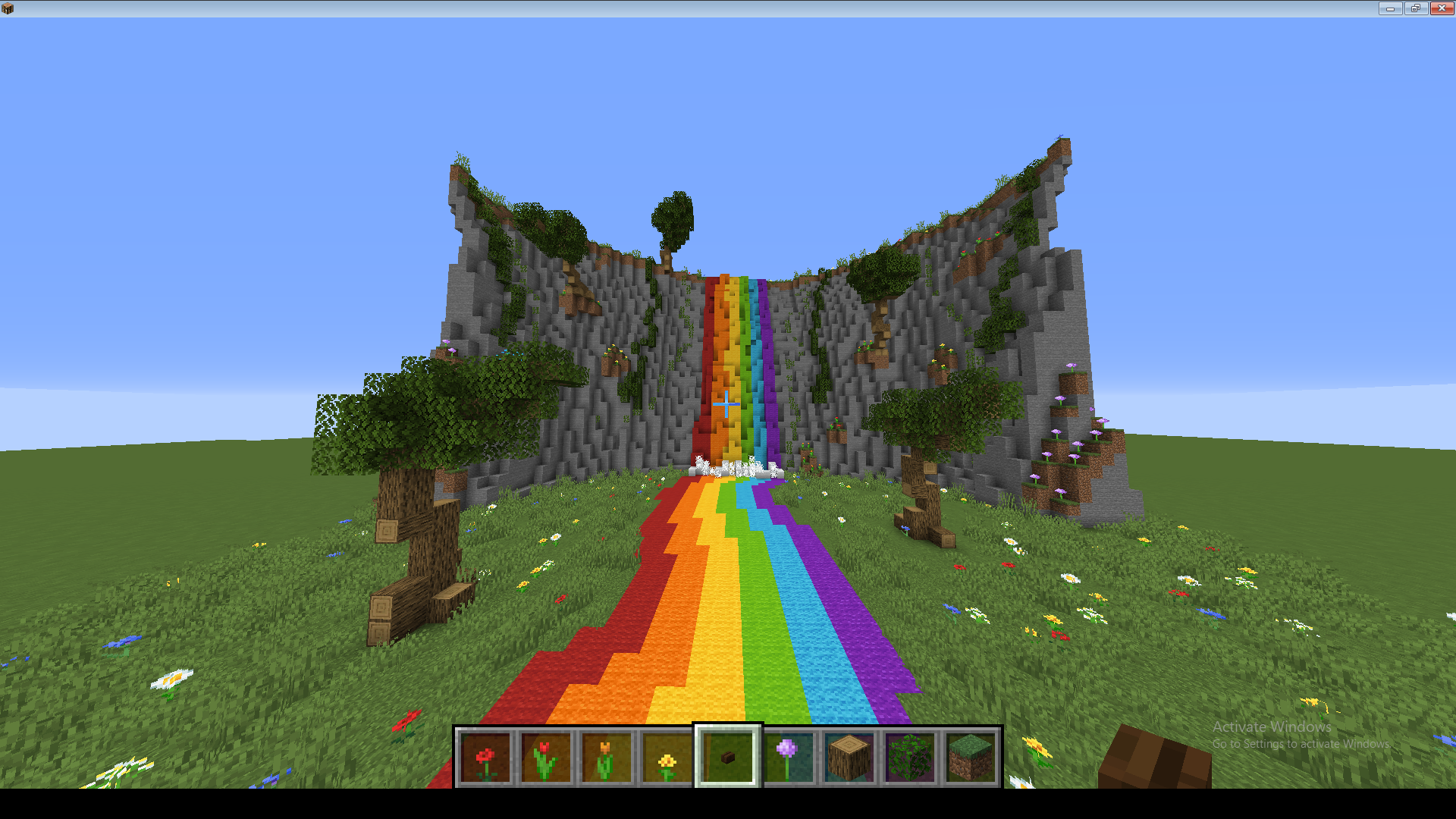Click the currently highlighted dirt hotbar slot
Image resolution: width=1456 pixels, height=819 pixels.
726,755
